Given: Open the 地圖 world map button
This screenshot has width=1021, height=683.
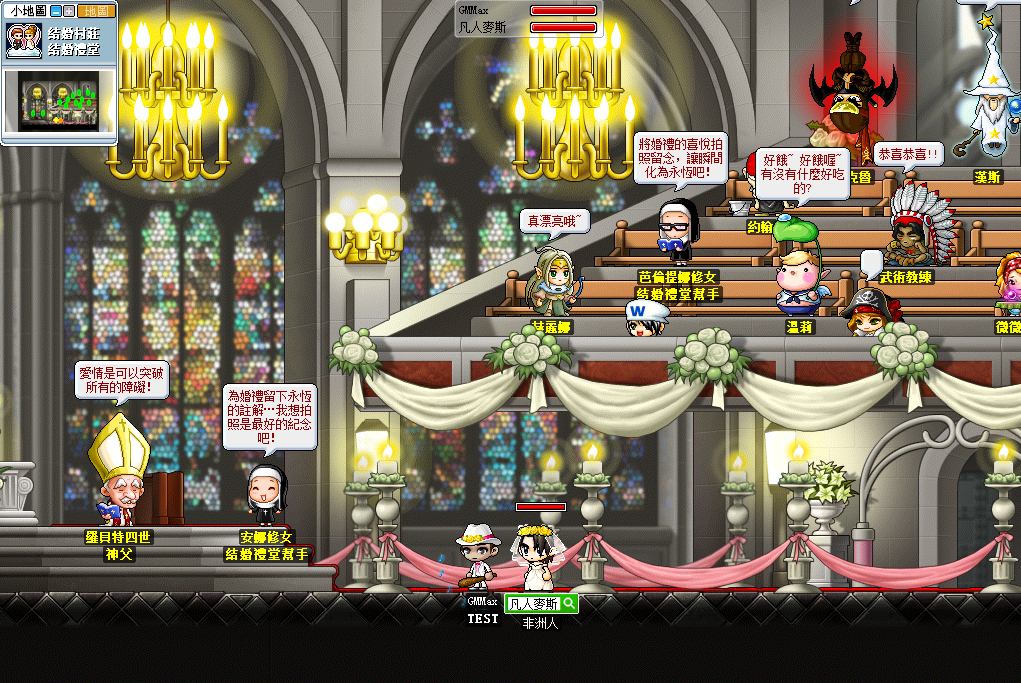Looking at the screenshot, I should (x=98, y=11).
